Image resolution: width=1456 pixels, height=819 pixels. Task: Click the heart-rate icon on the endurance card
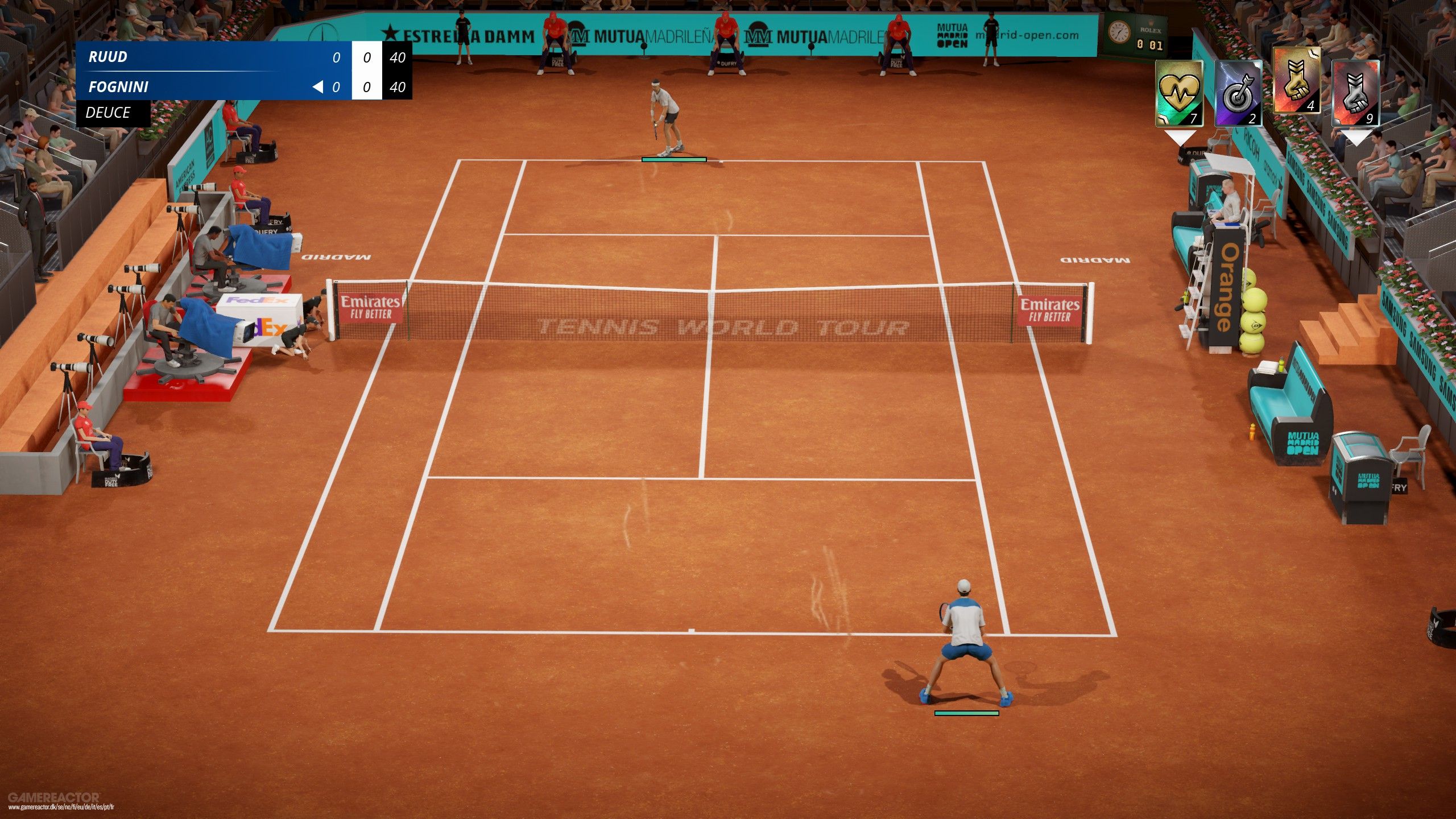click(1178, 91)
